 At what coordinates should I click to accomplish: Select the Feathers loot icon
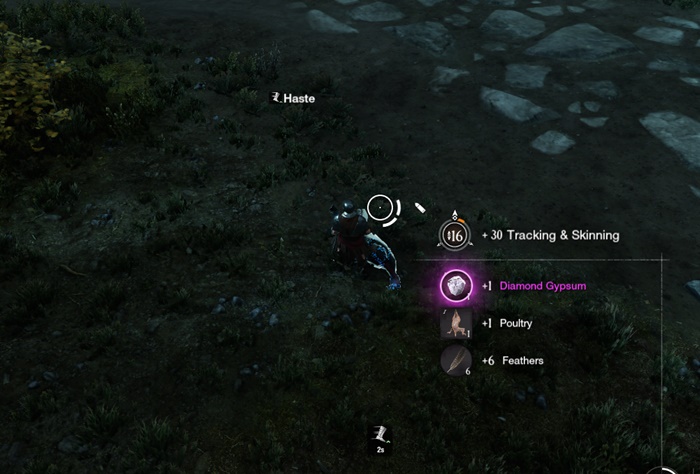[x=456, y=360]
